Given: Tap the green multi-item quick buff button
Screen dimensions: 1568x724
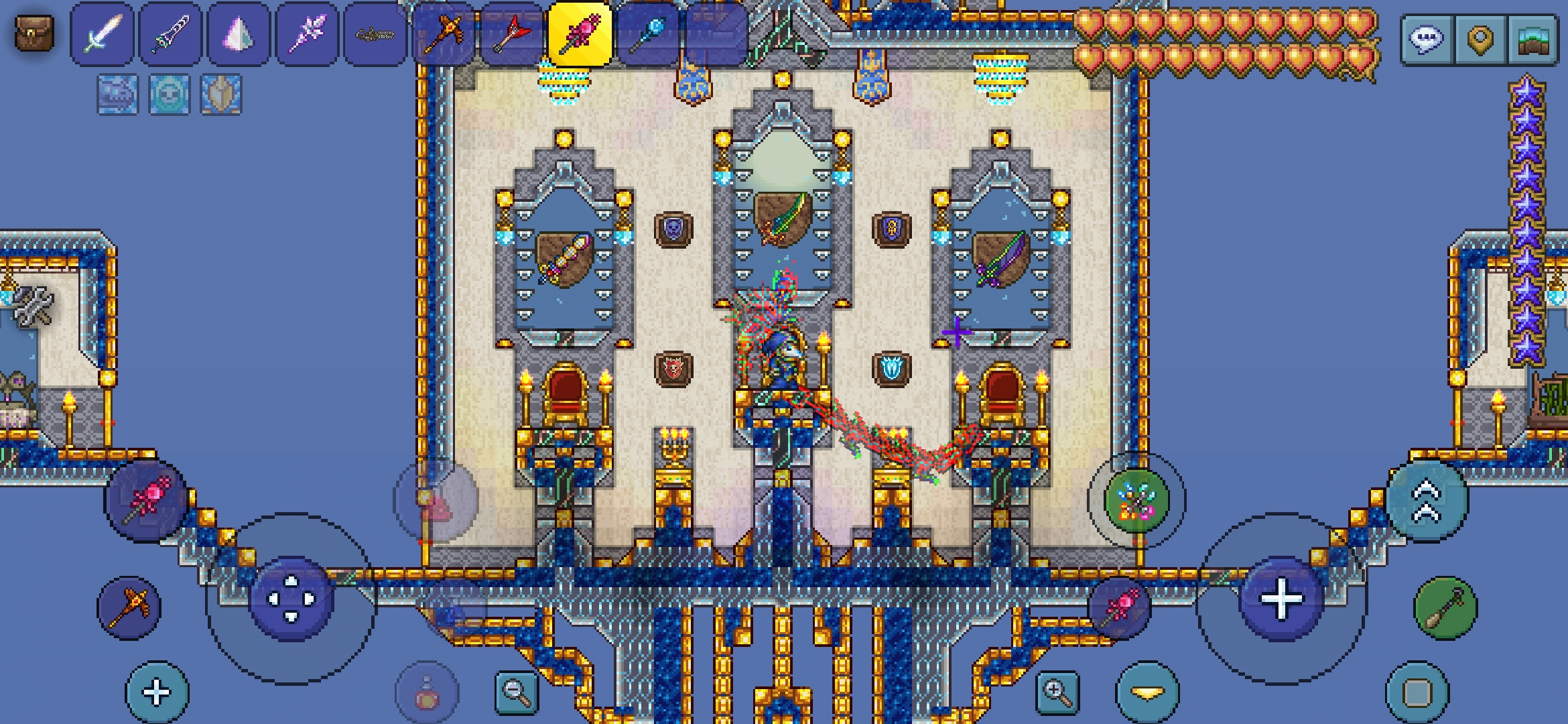Looking at the screenshot, I should point(1136,500).
